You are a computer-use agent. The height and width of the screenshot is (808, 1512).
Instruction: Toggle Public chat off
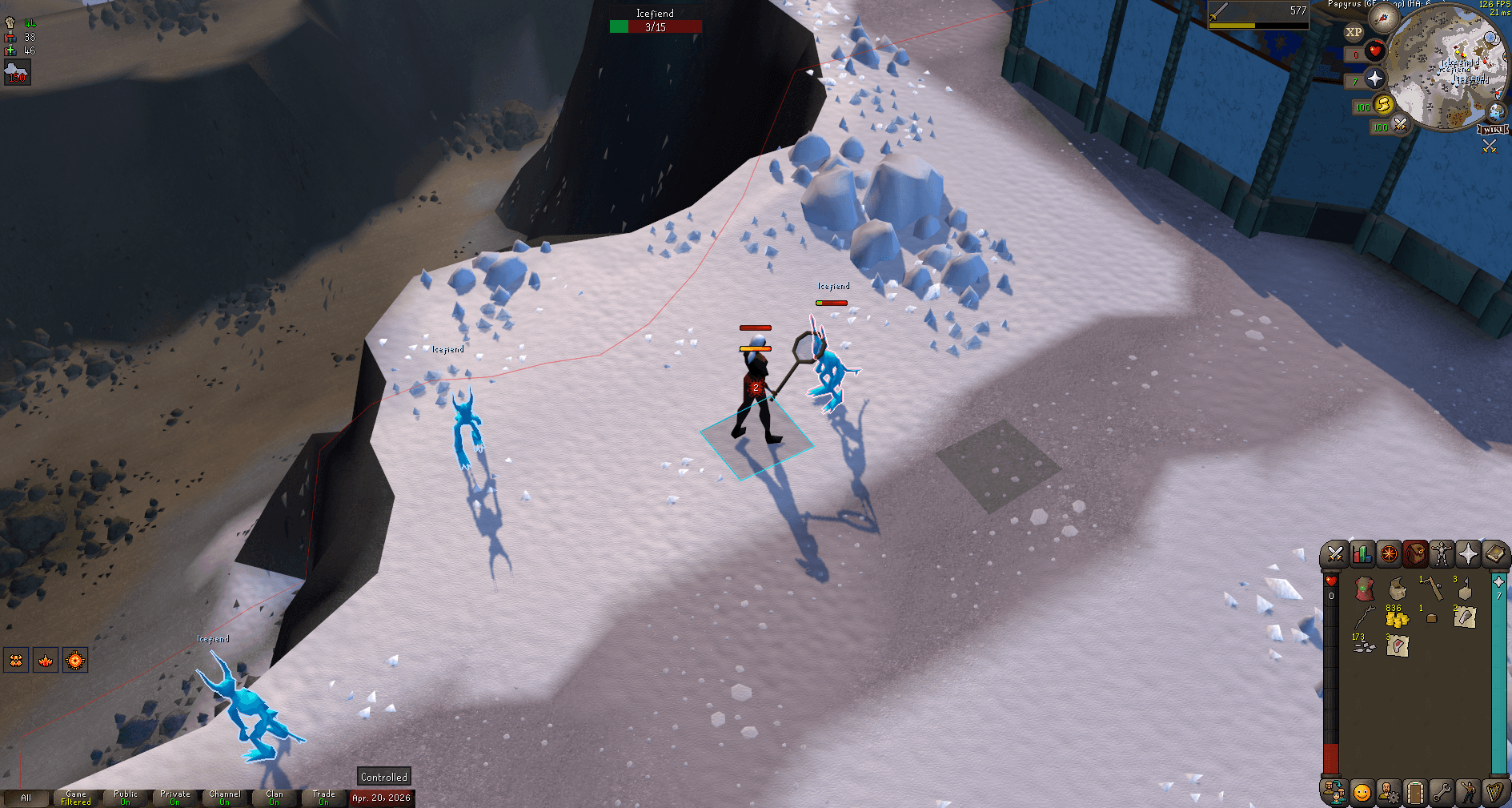click(126, 795)
